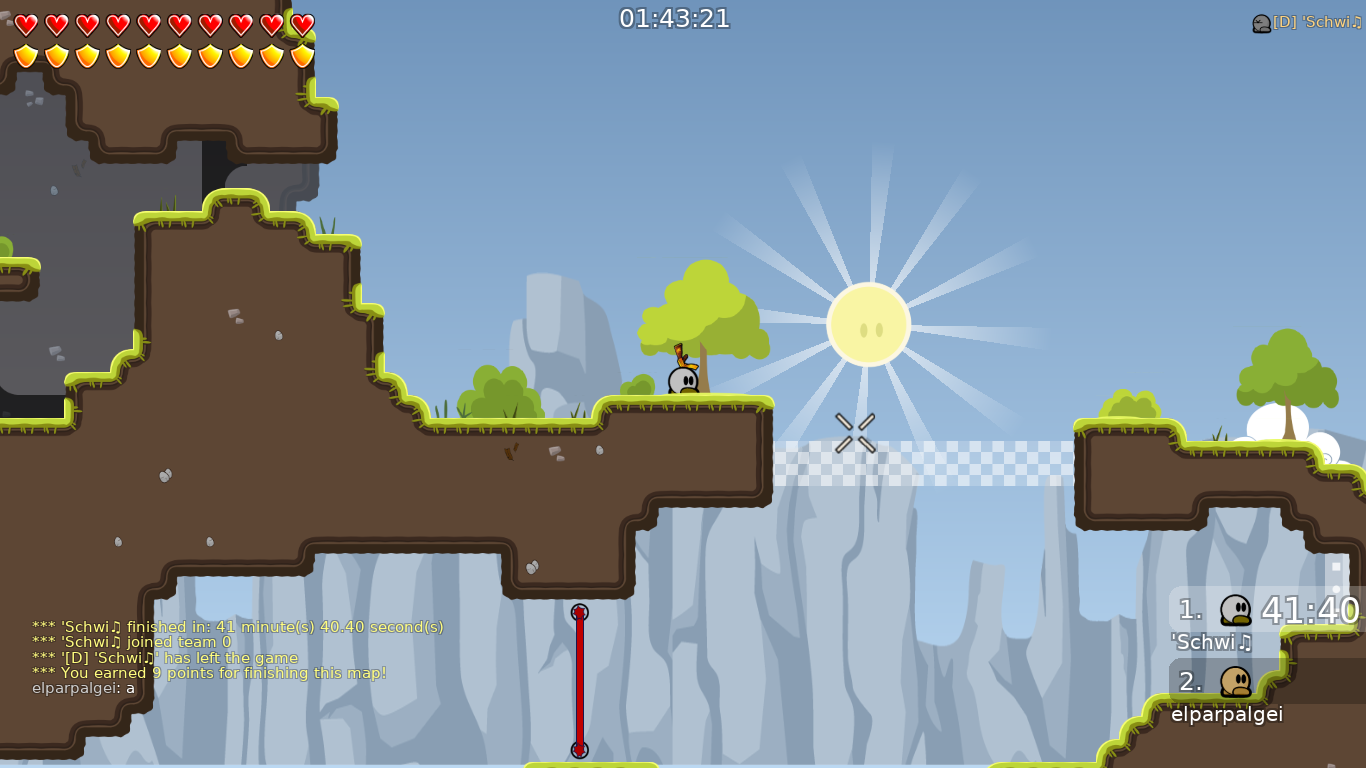Click the player tee standing near the tree
The width and height of the screenshot is (1366, 768).
click(x=683, y=380)
